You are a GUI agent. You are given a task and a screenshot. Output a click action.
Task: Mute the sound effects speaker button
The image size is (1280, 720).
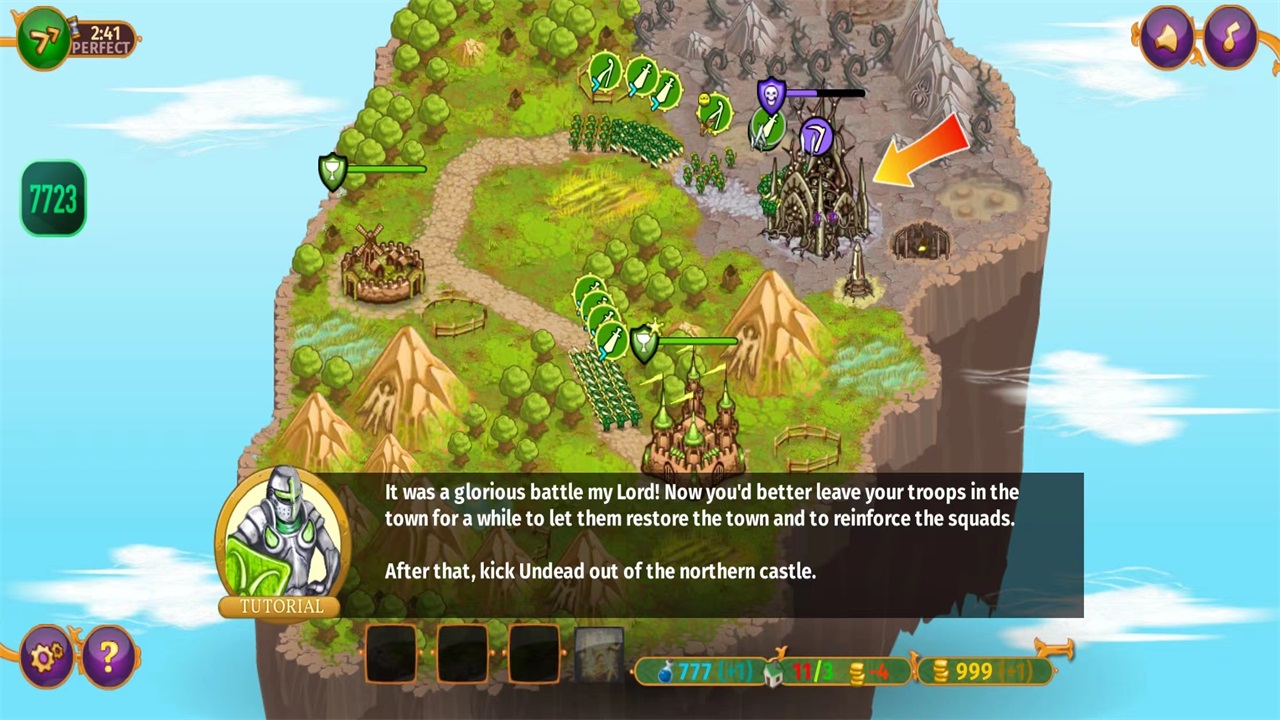click(x=1166, y=37)
